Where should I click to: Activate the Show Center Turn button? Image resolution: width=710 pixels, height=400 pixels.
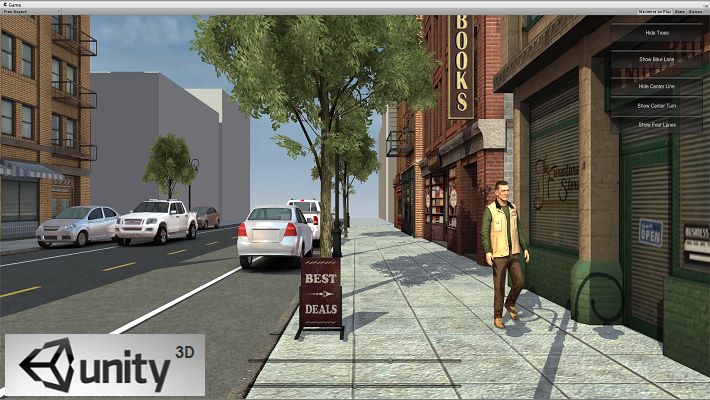coord(654,105)
